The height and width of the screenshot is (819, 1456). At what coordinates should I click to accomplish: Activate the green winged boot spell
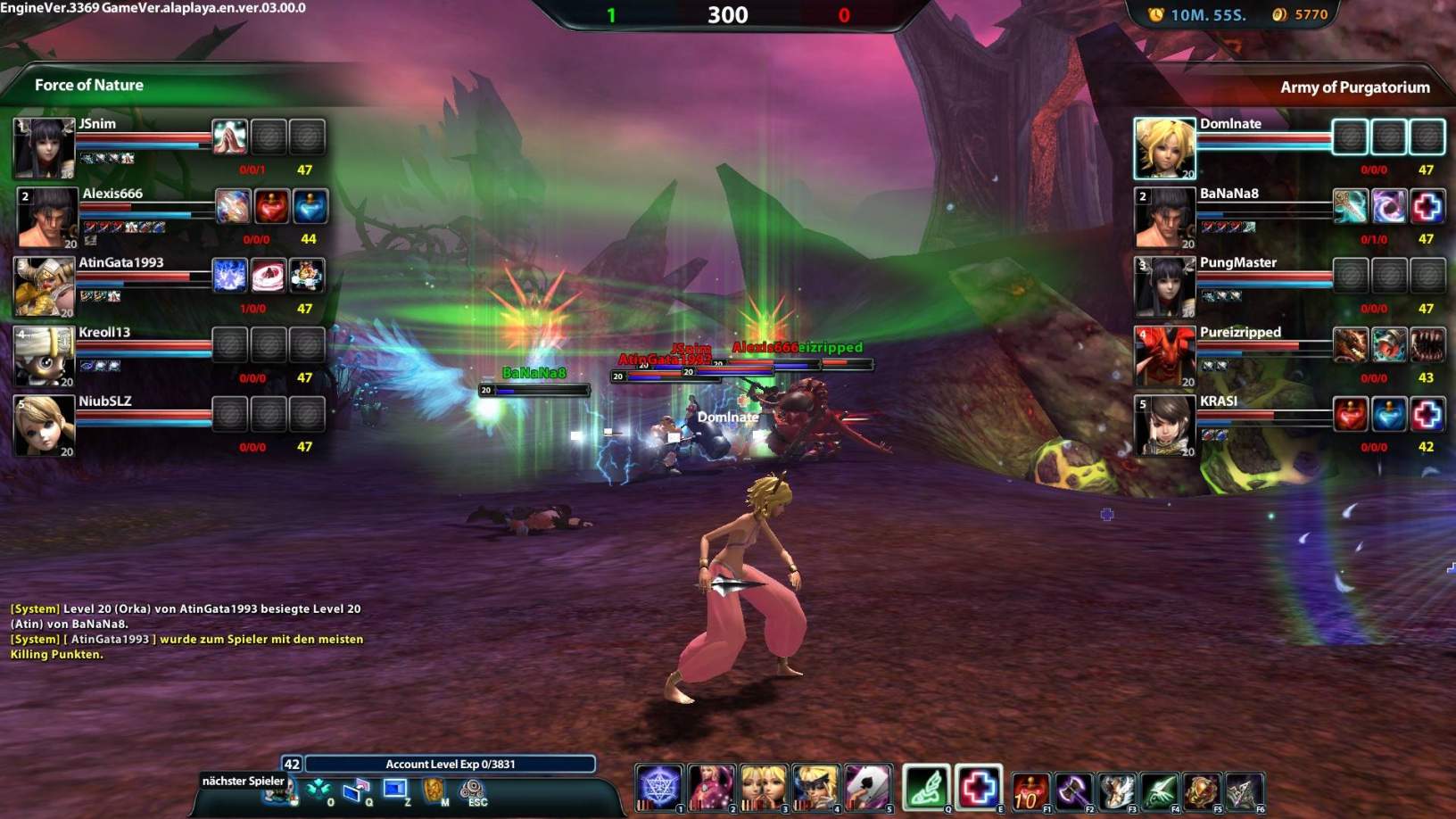pos(926,788)
